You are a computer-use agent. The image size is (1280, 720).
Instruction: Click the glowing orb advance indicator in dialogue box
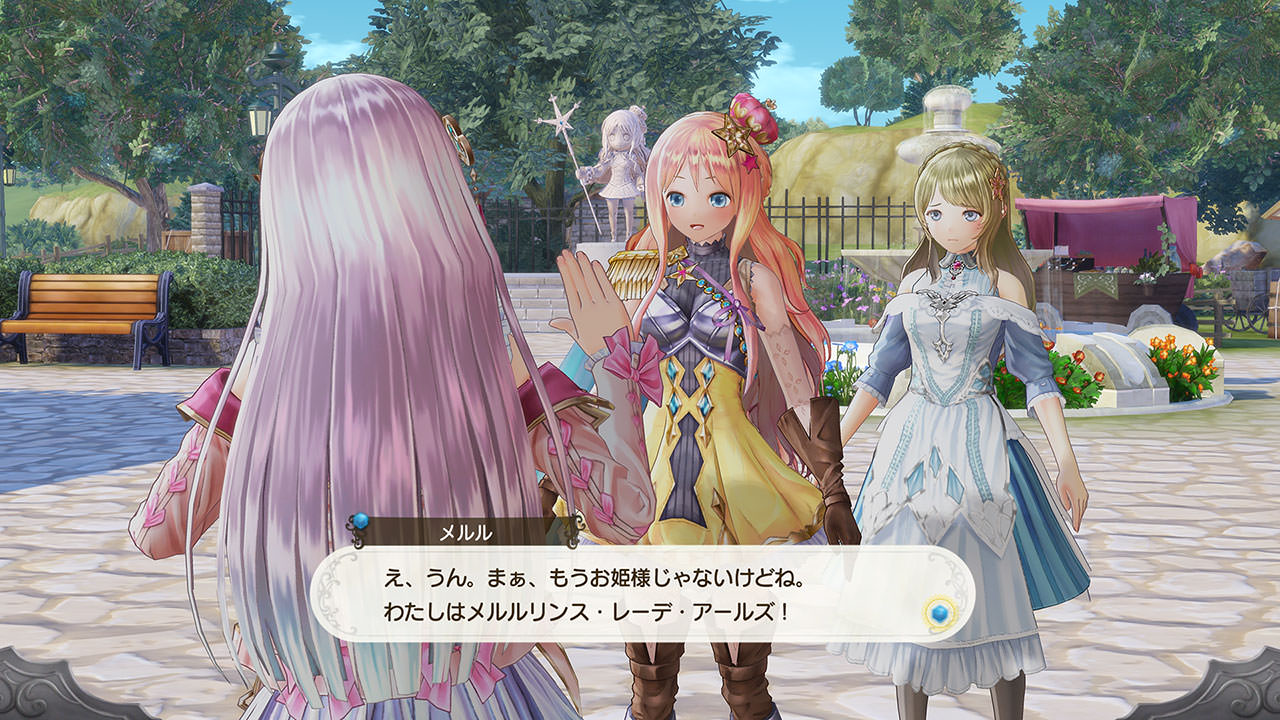coord(940,613)
